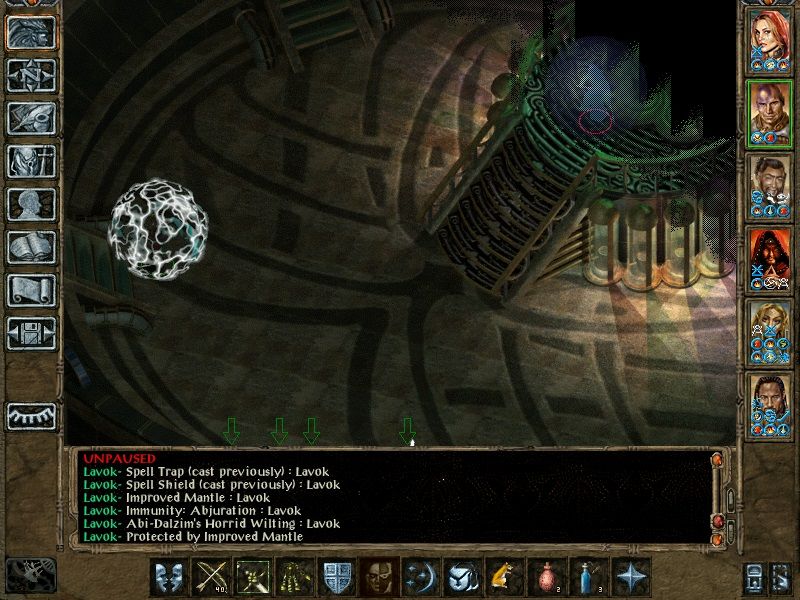This screenshot has height=600, width=800.
Task: Open the priest scroll button
Action: [x=31, y=289]
